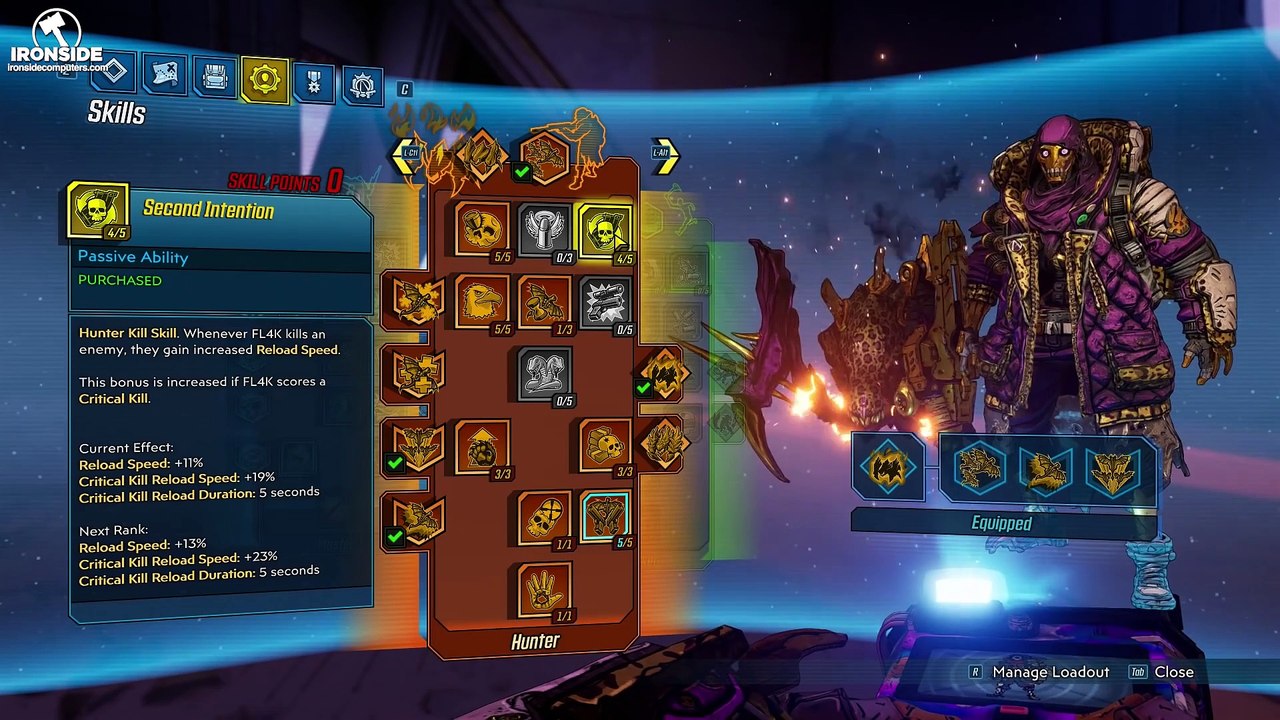Select Interplanetary Stalker skill at 5/5
1280x720 pixels.
pos(482,229)
